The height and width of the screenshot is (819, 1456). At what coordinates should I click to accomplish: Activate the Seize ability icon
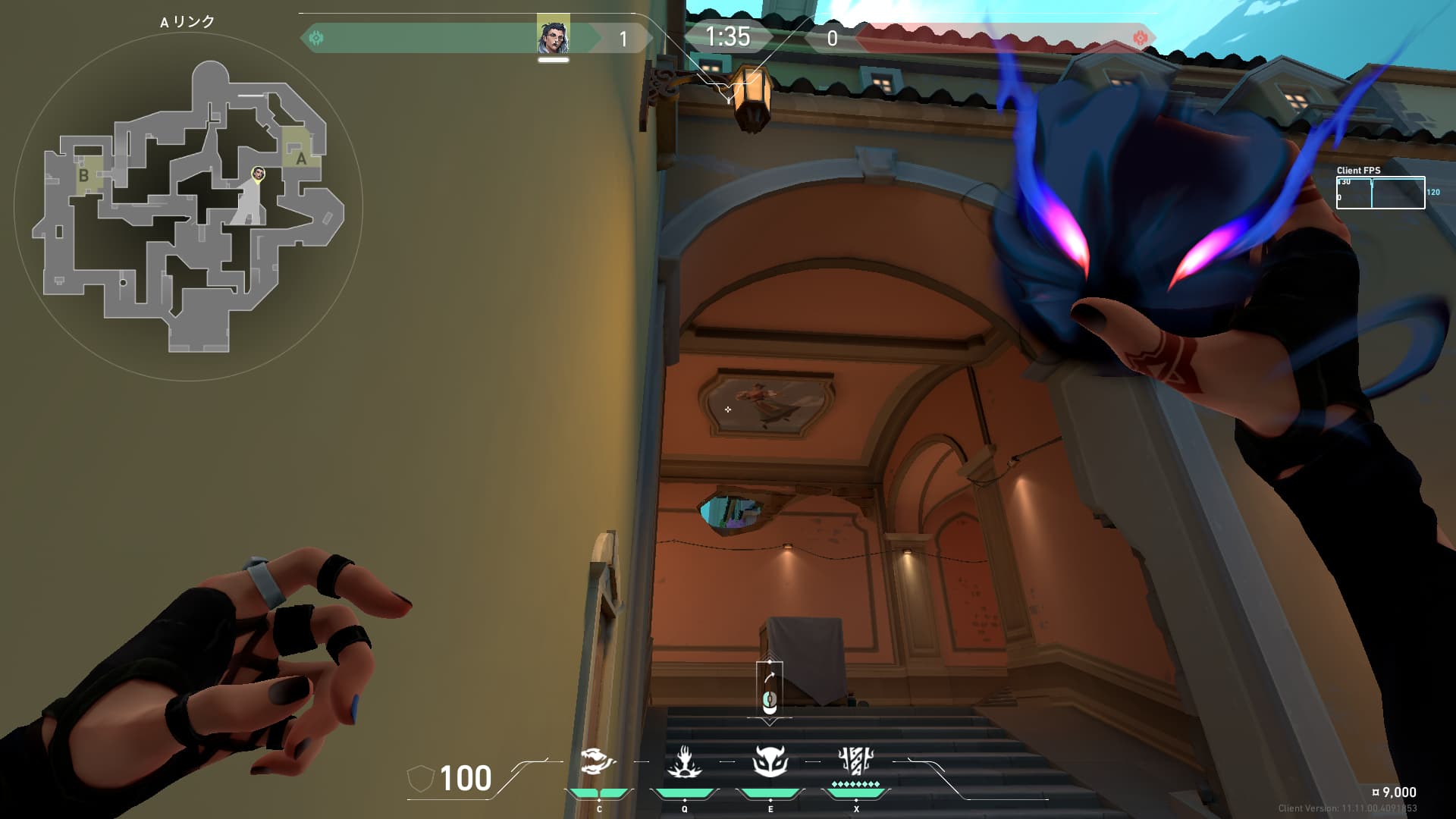point(684,761)
